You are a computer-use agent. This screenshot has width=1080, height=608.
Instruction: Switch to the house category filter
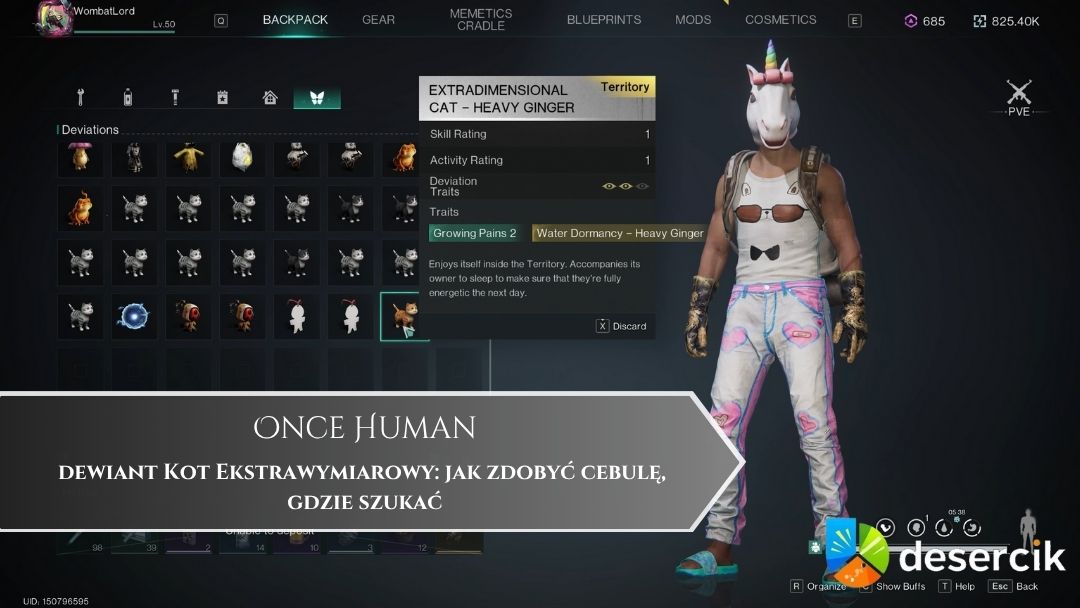pos(270,98)
